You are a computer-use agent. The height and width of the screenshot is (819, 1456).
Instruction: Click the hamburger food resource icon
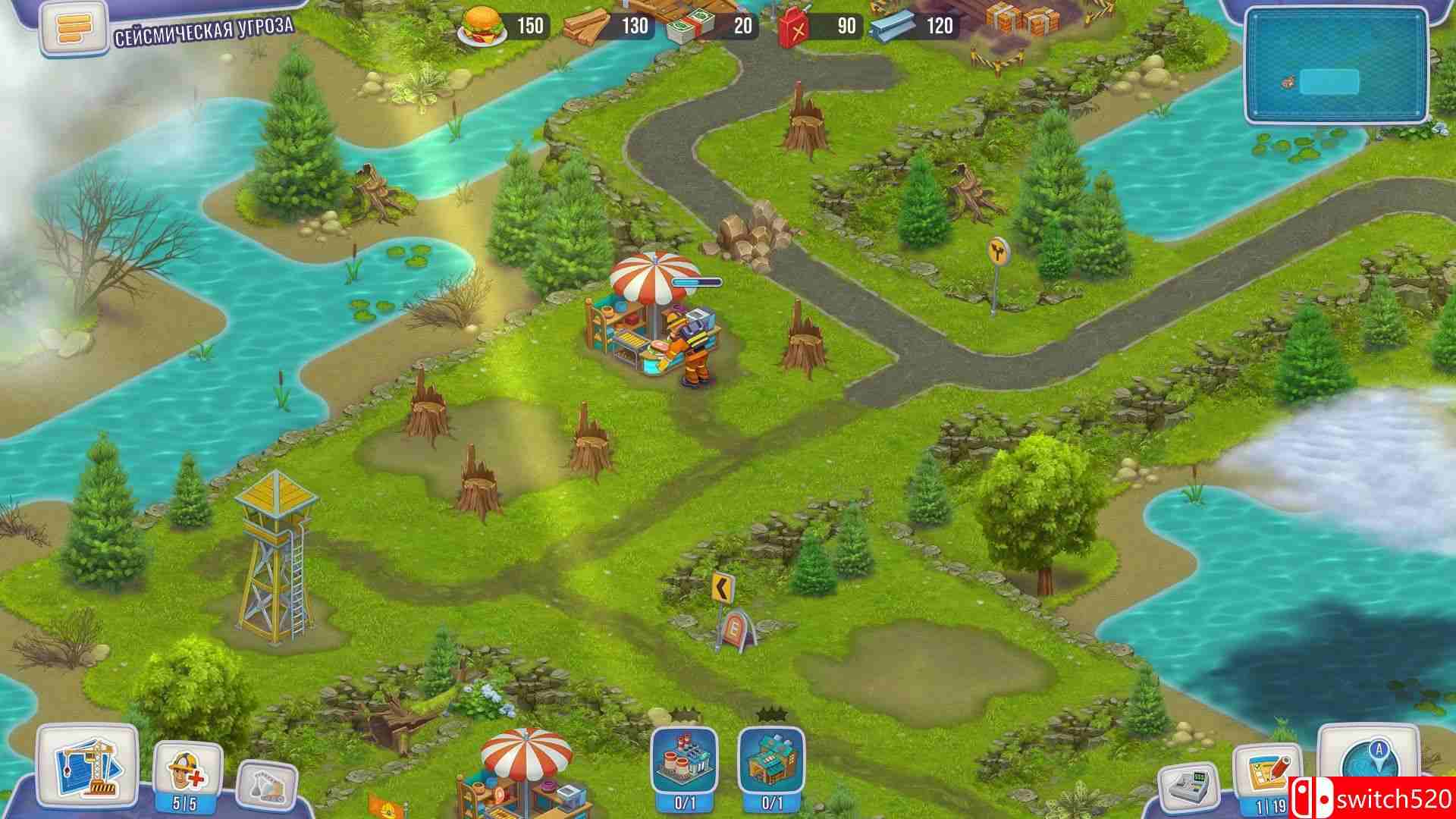point(482,24)
